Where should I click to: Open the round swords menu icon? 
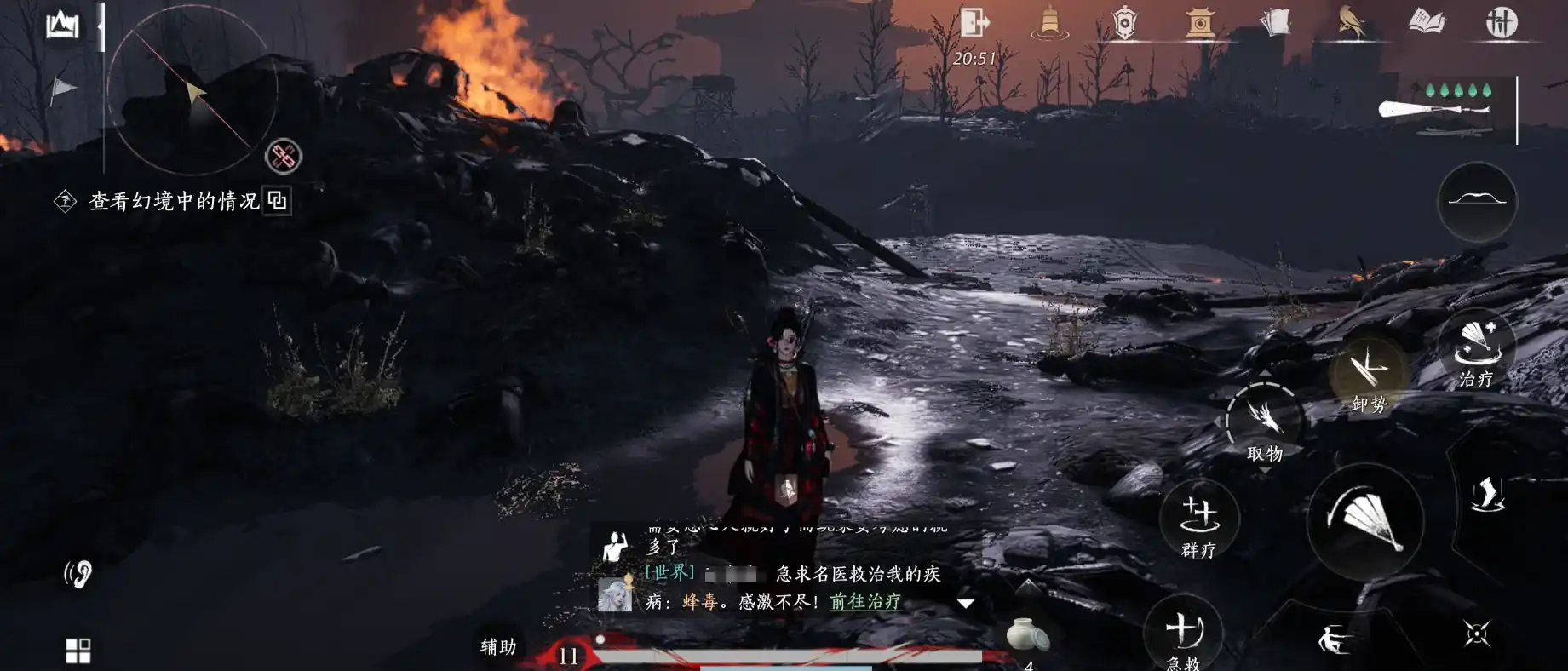coord(1502,22)
